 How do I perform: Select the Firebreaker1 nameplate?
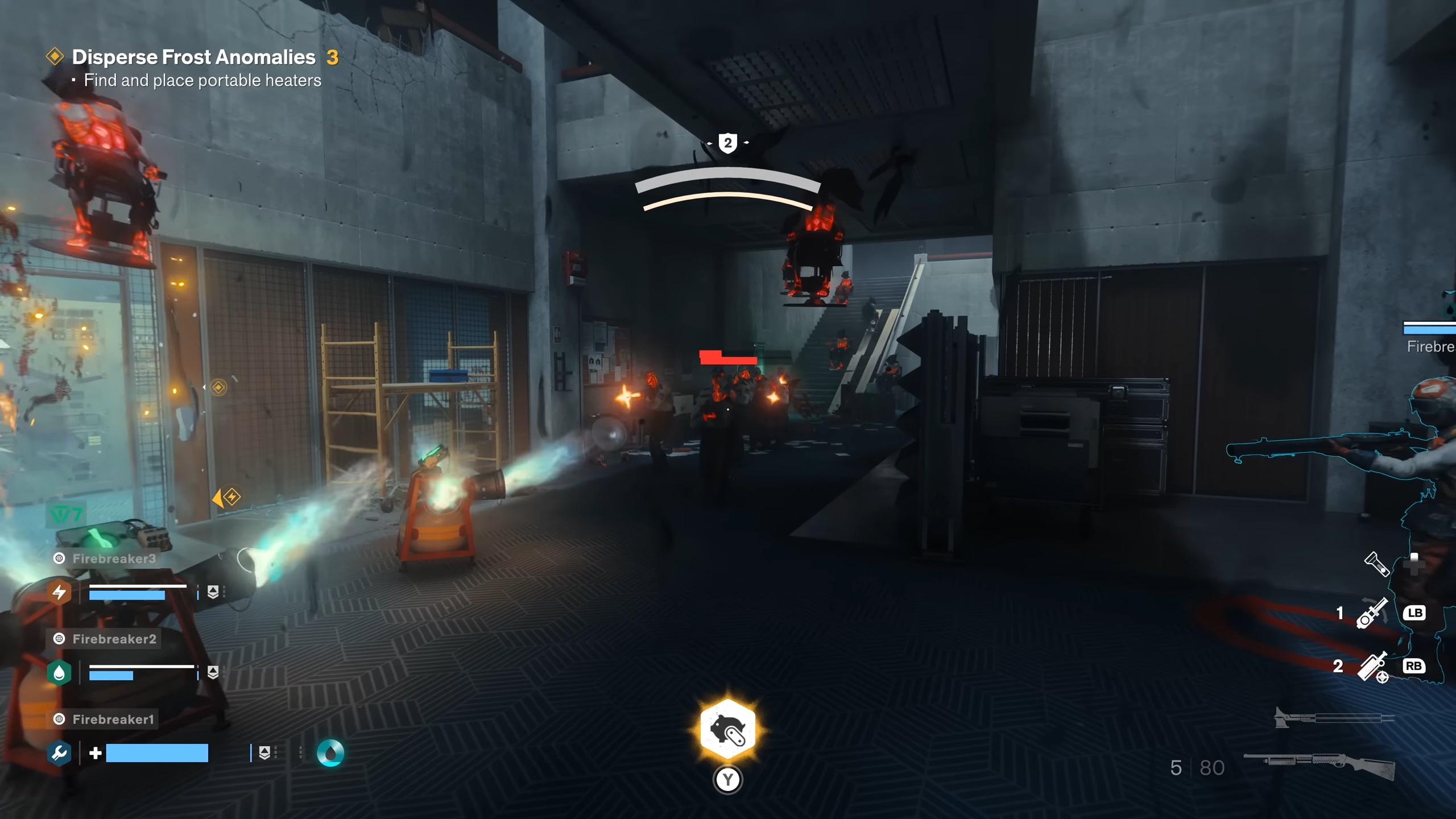[111, 718]
